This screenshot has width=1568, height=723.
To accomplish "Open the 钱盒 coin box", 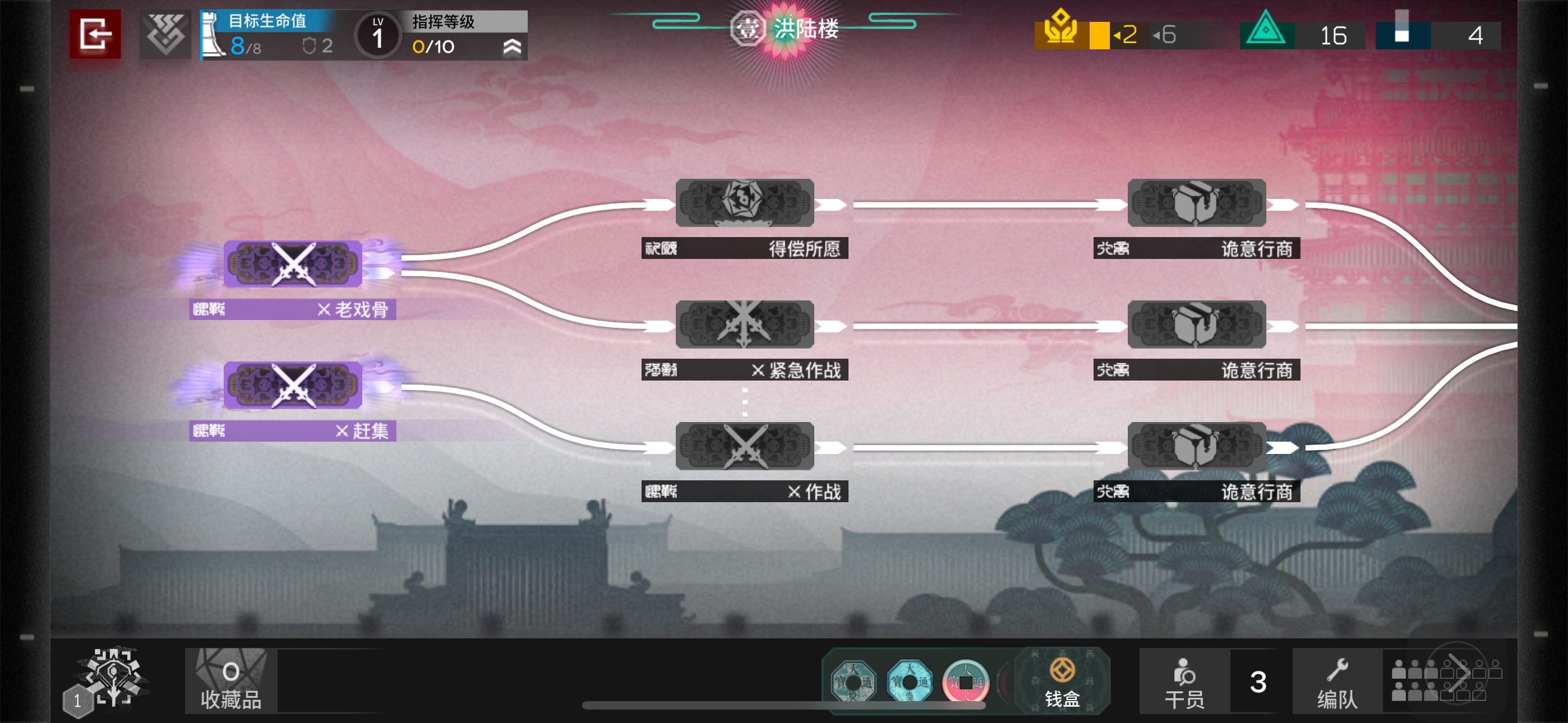I will pyautogui.click(x=1062, y=682).
